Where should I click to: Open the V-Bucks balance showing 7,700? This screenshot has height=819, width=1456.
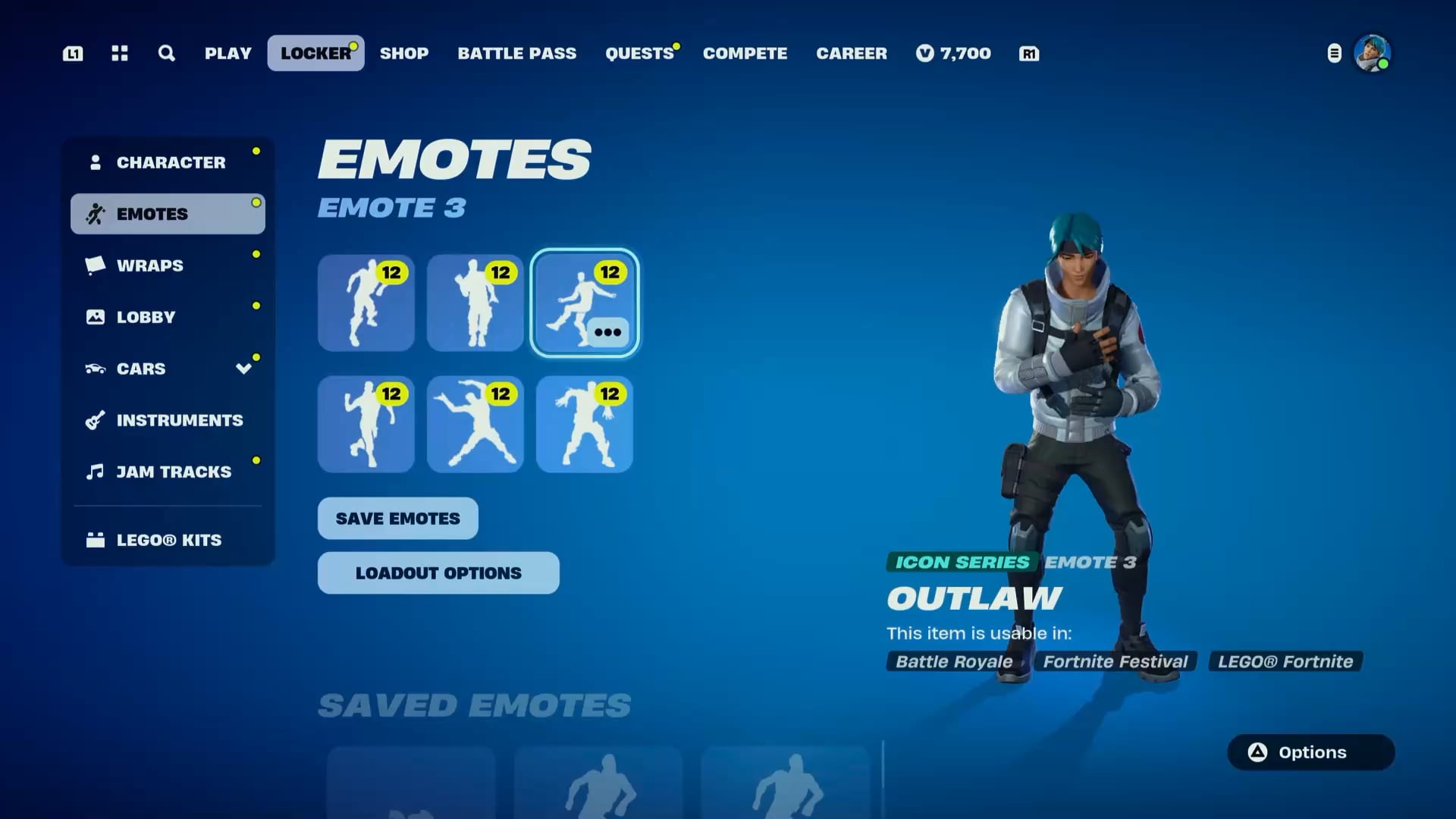953,53
